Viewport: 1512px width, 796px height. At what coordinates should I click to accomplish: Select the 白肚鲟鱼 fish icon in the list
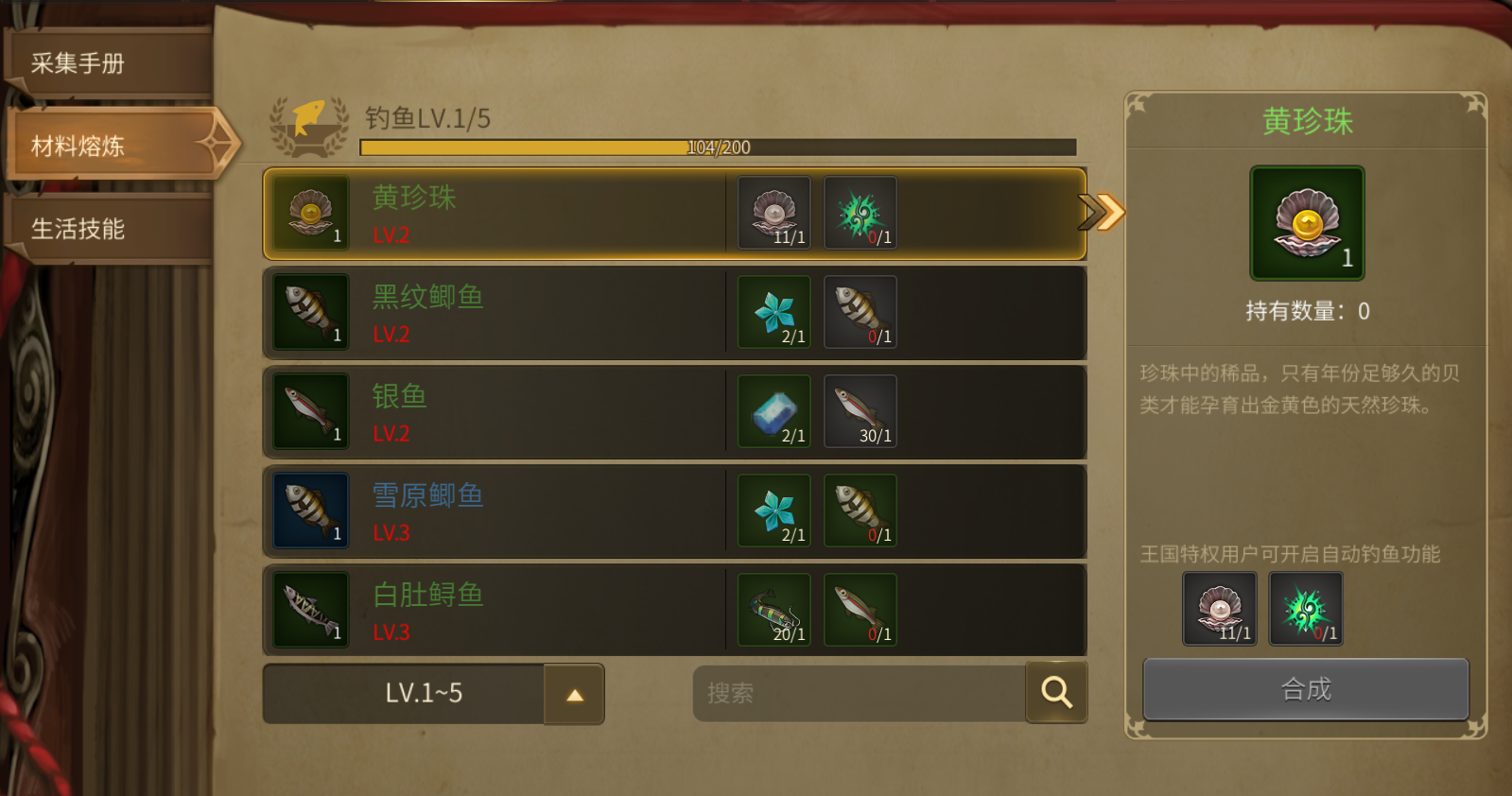click(x=309, y=610)
